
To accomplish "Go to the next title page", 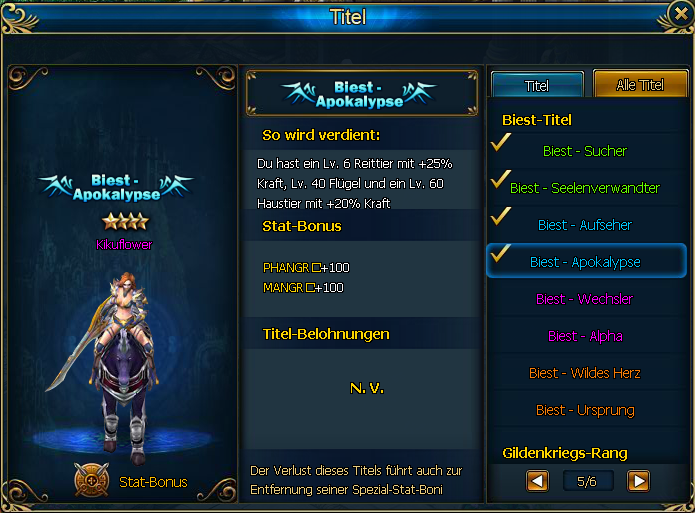I will click(638, 482).
